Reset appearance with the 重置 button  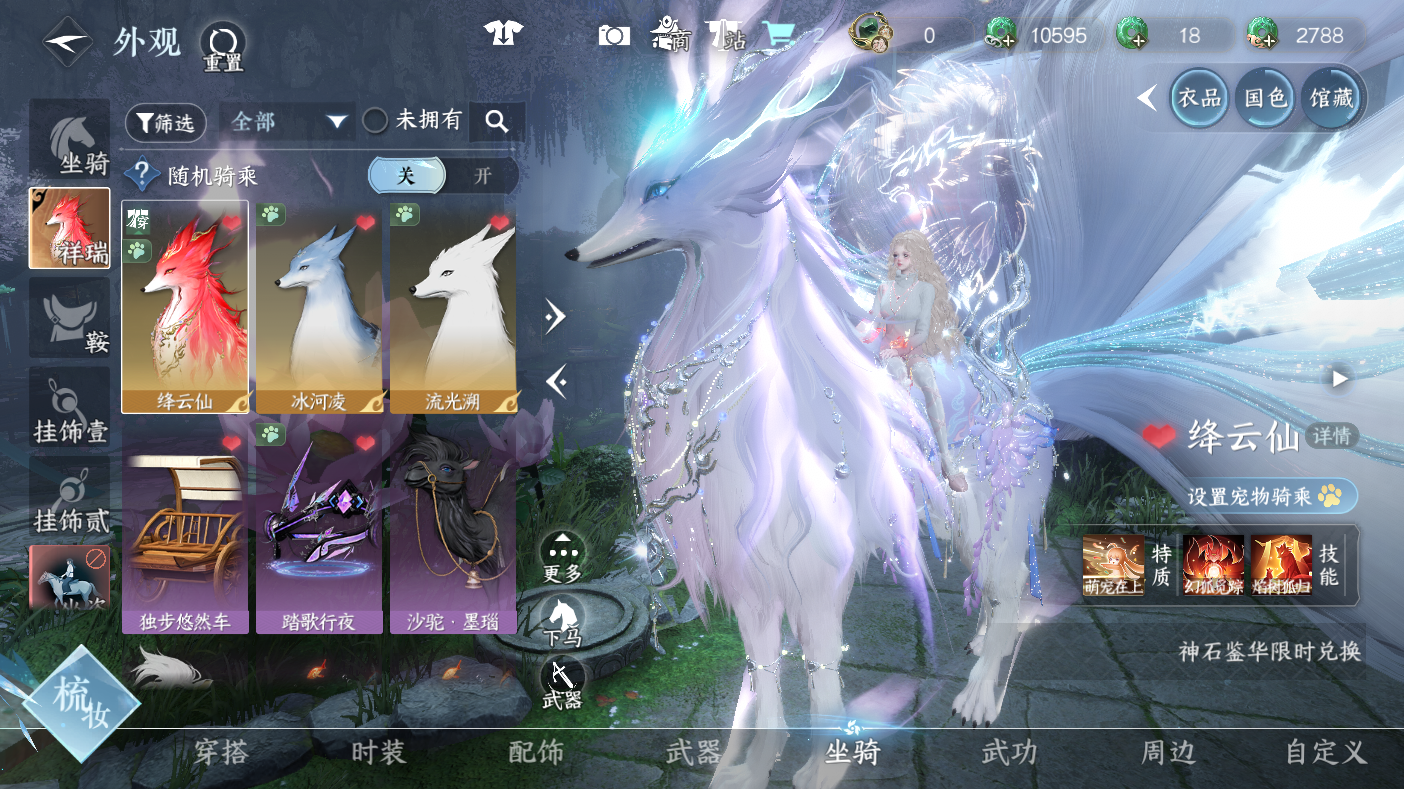point(222,46)
